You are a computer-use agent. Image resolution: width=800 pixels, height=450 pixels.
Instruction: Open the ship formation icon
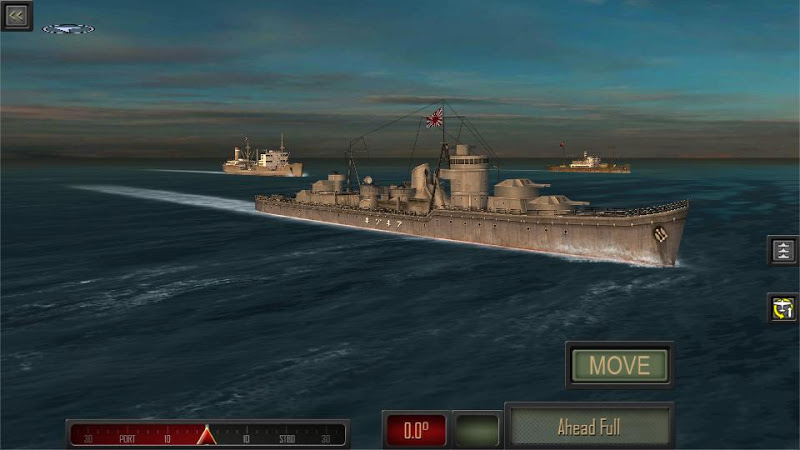tap(782, 250)
